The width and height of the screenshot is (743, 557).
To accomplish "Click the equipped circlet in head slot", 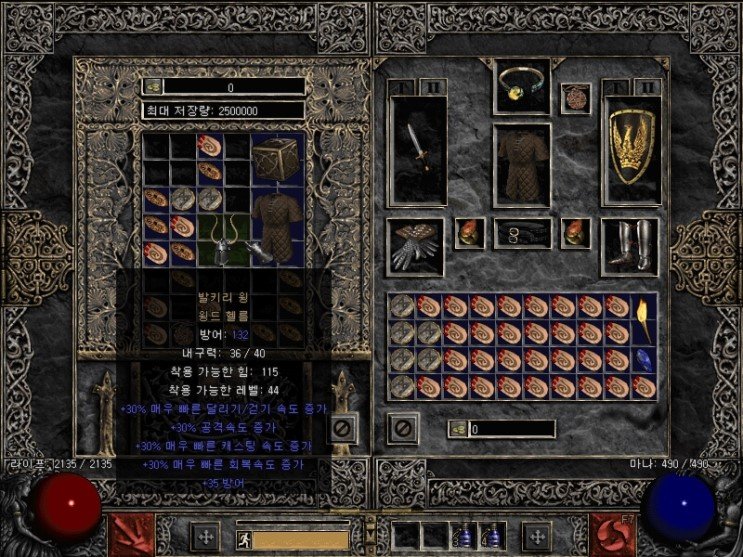I will tap(522, 86).
